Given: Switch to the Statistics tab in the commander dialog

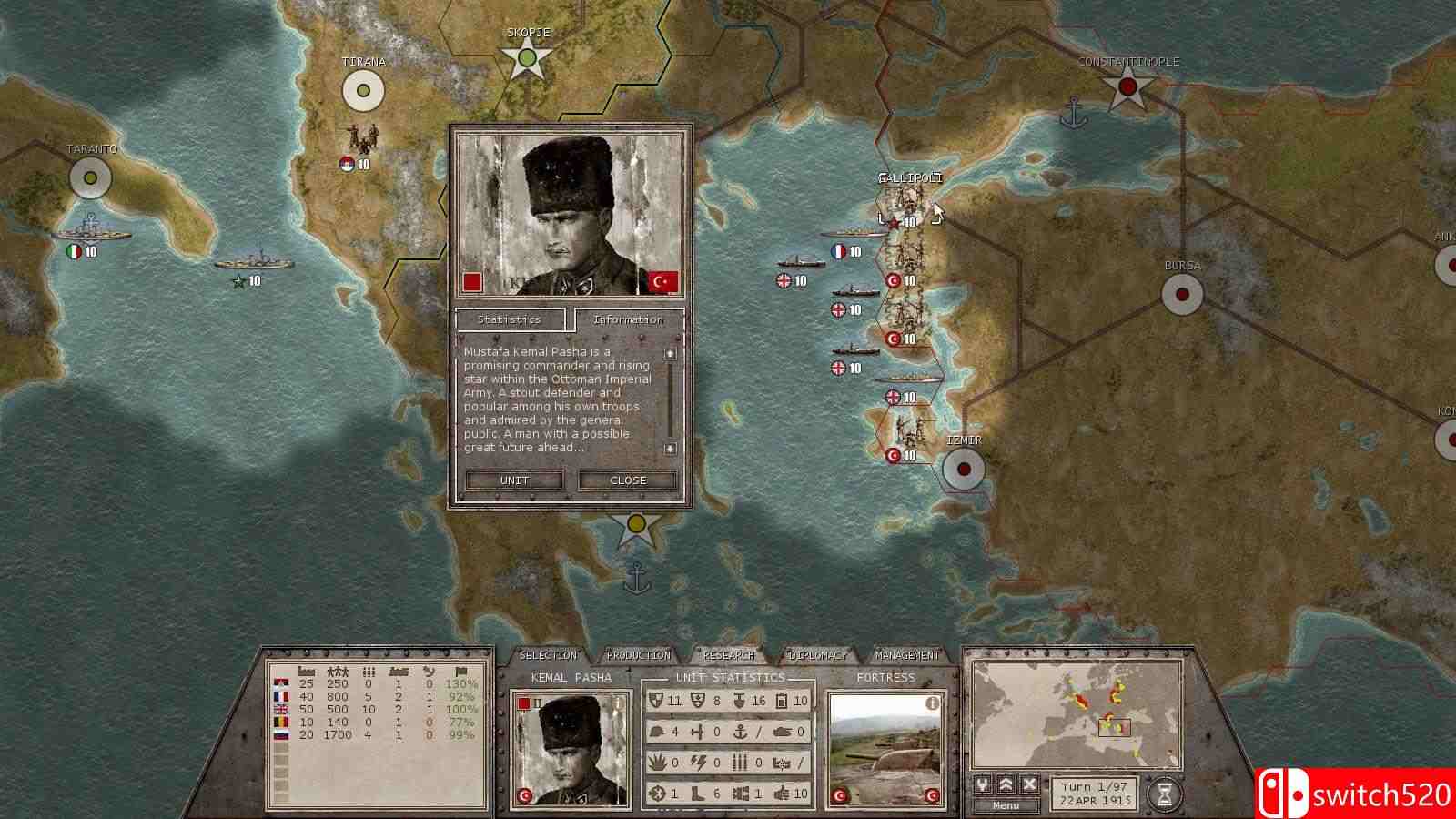Looking at the screenshot, I should pos(509,320).
